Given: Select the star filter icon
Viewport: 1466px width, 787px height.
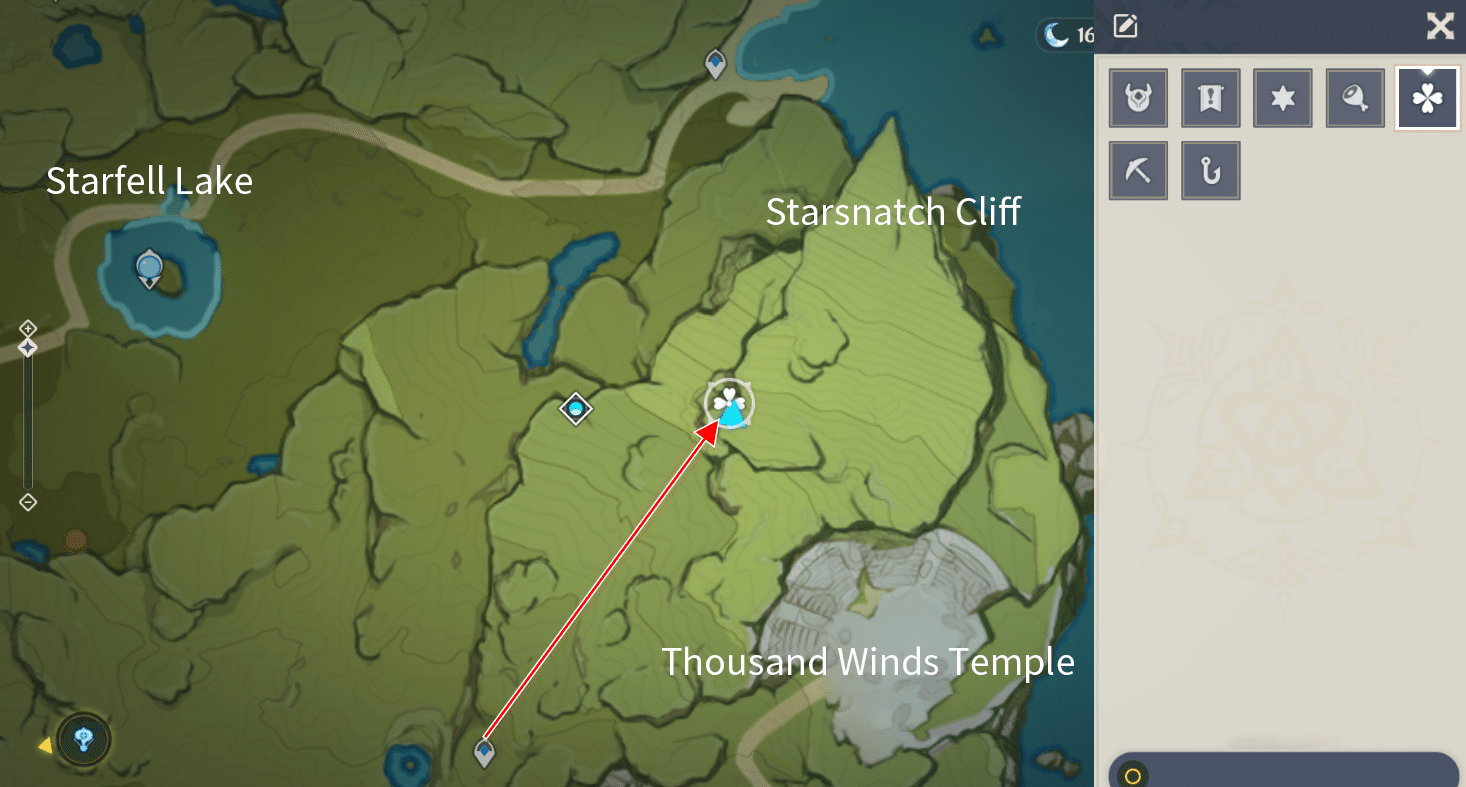Looking at the screenshot, I should click(1282, 98).
